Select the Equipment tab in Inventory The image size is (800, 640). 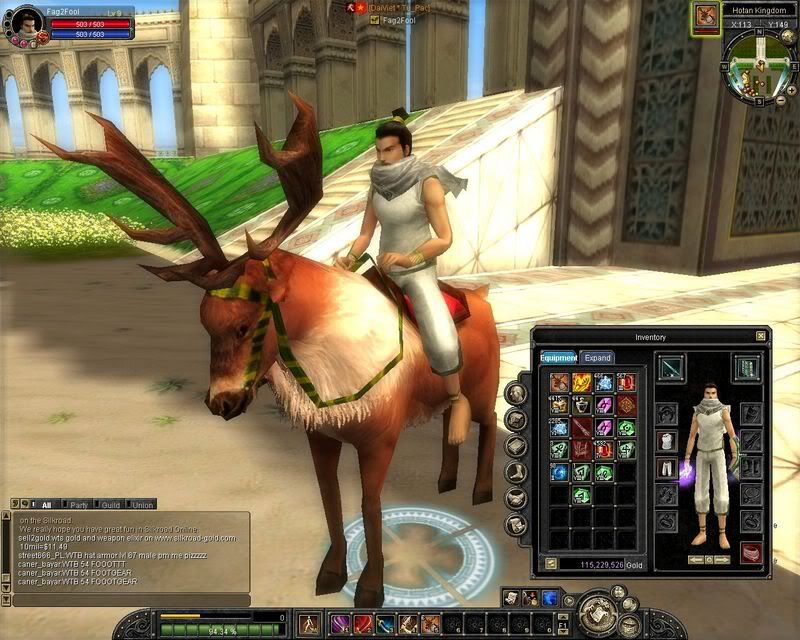pos(559,357)
